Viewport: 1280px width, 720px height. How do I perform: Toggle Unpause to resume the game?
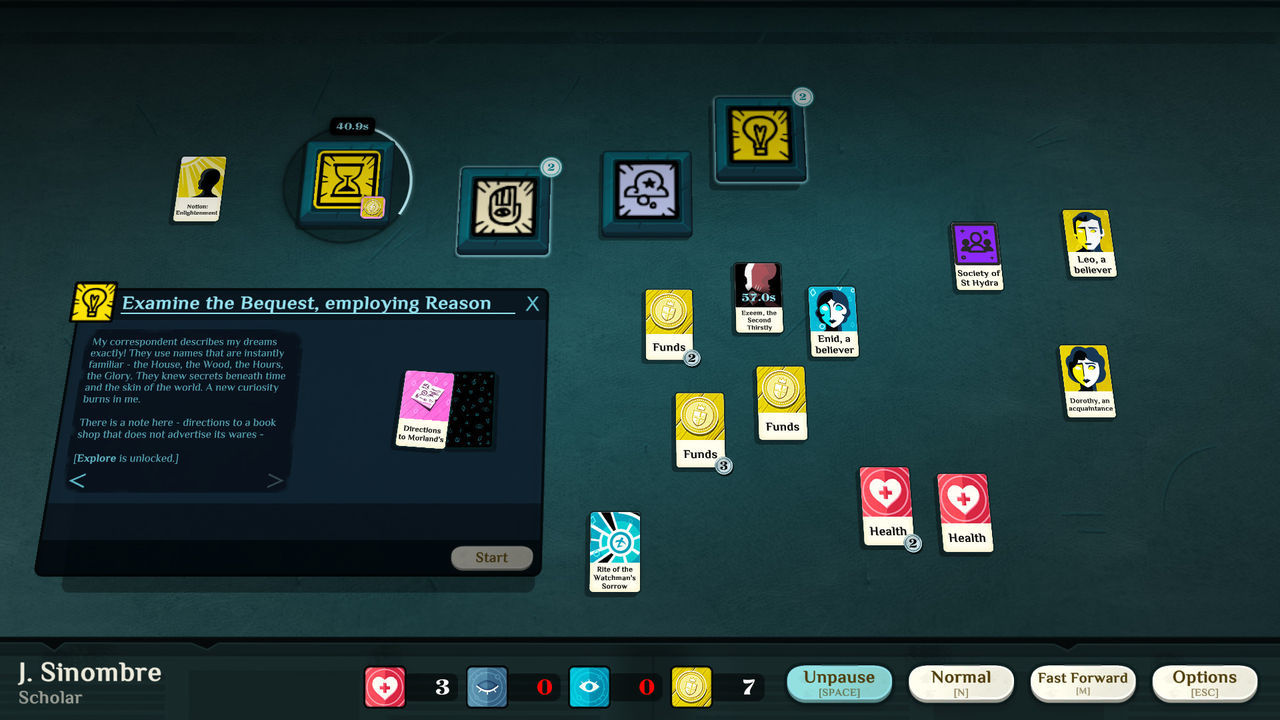pyautogui.click(x=838, y=682)
